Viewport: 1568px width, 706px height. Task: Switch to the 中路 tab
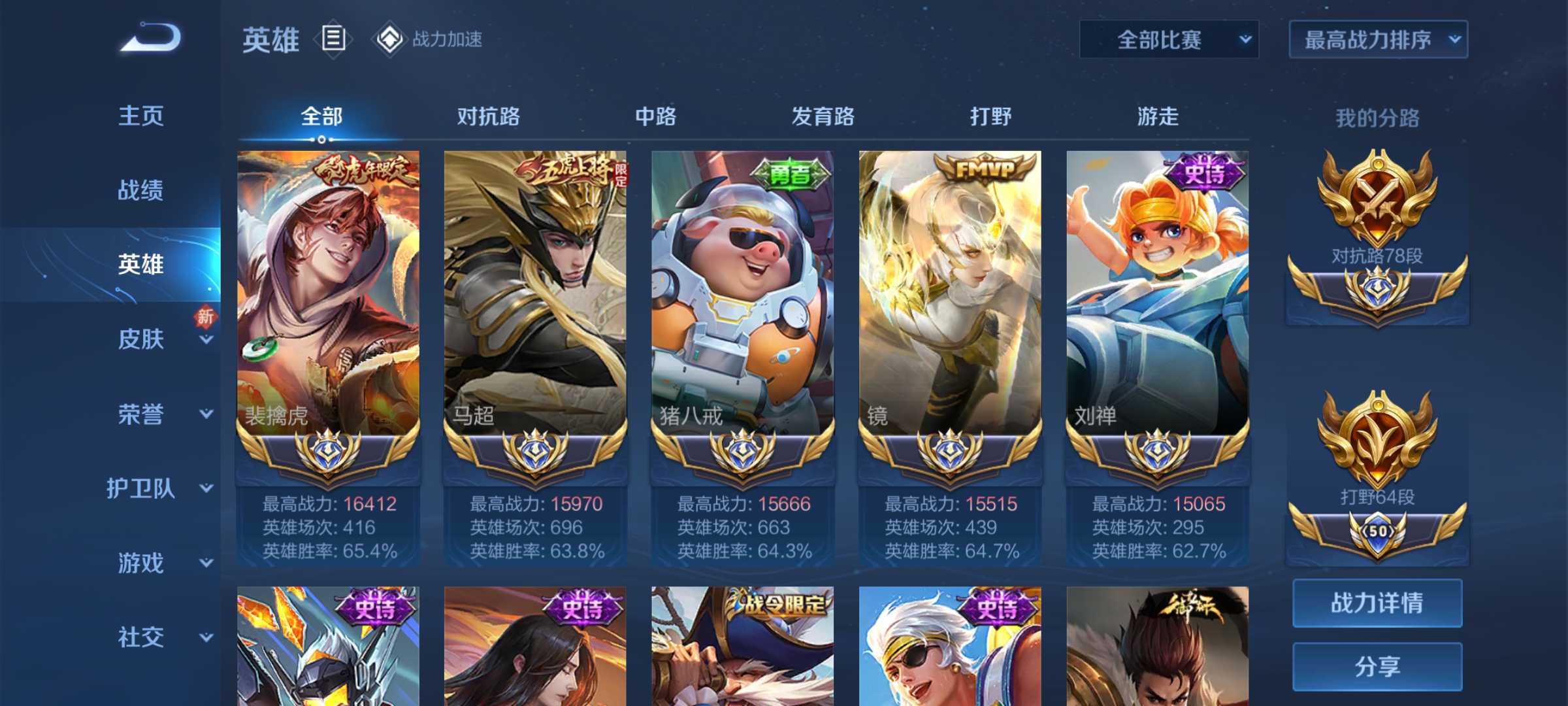click(x=656, y=117)
